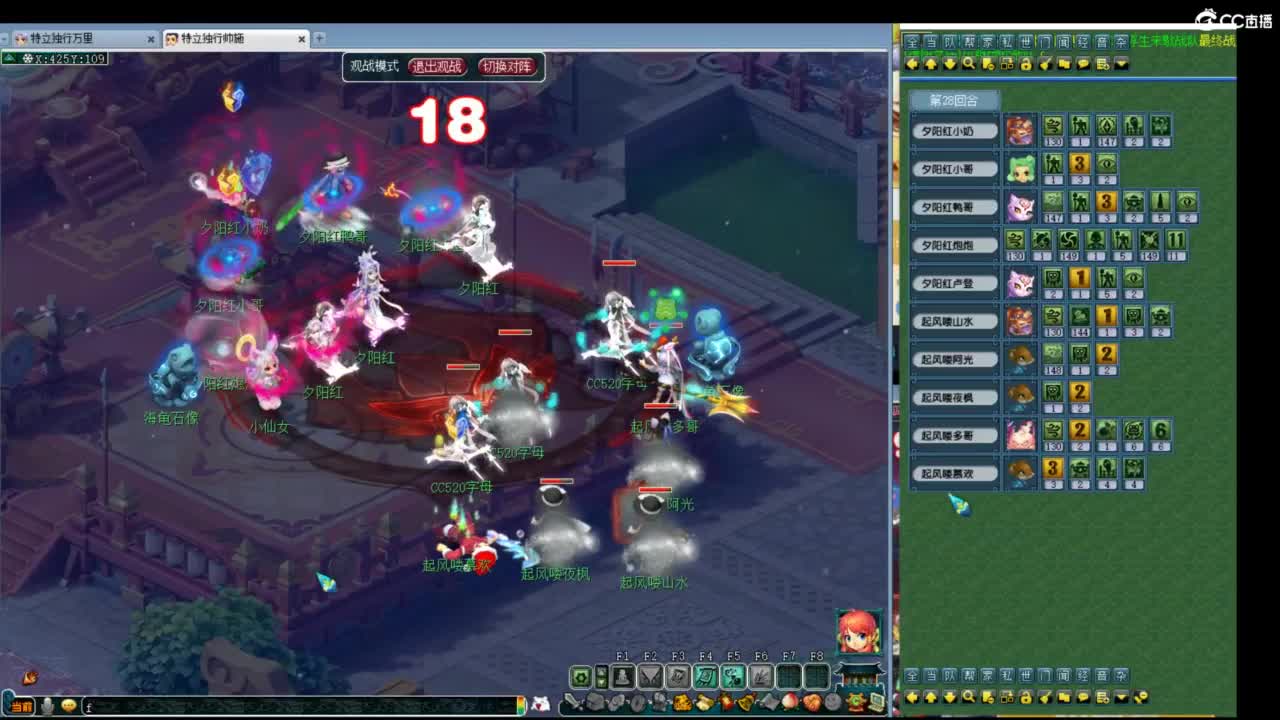The image size is (1280, 720).
Task: Click the green gear icon above the hotkey bar
Action: [581, 677]
